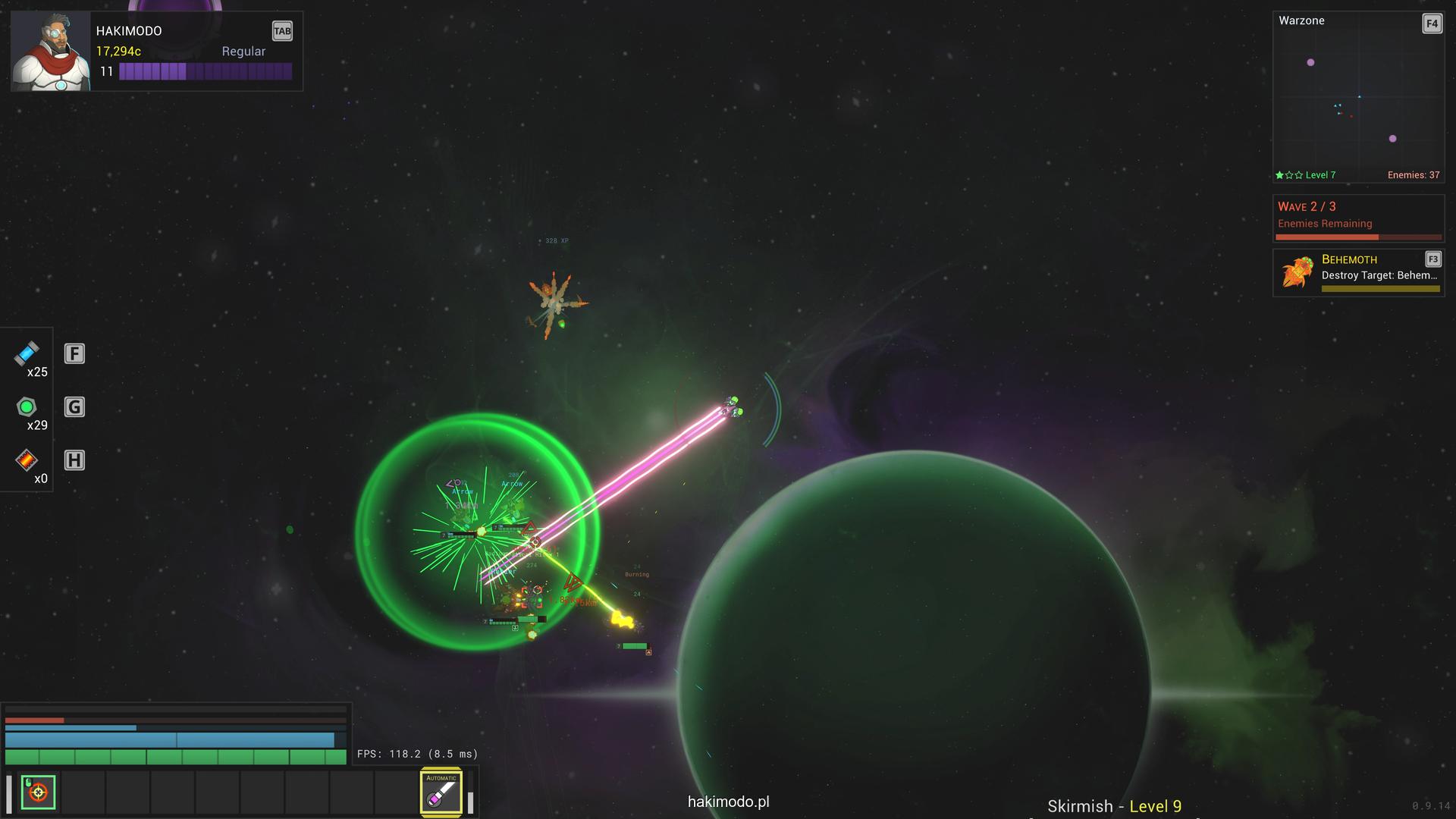The width and height of the screenshot is (1456, 819).
Task: Select the Automatic weapon slot
Action: [x=441, y=792]
